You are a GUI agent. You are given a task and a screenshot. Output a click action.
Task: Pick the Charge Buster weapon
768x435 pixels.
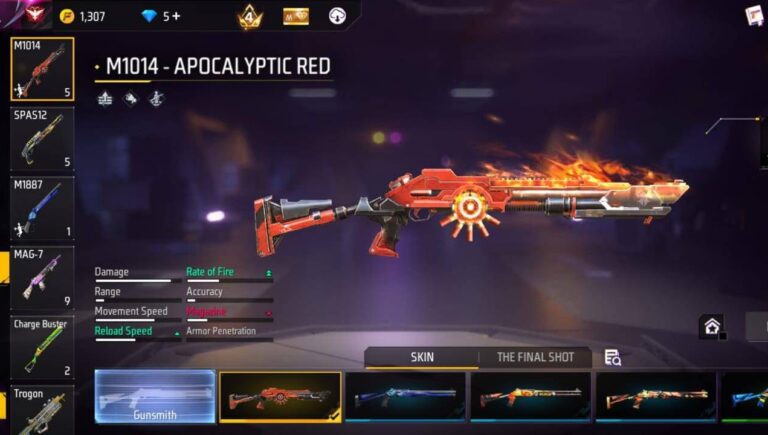click(42, 346)
